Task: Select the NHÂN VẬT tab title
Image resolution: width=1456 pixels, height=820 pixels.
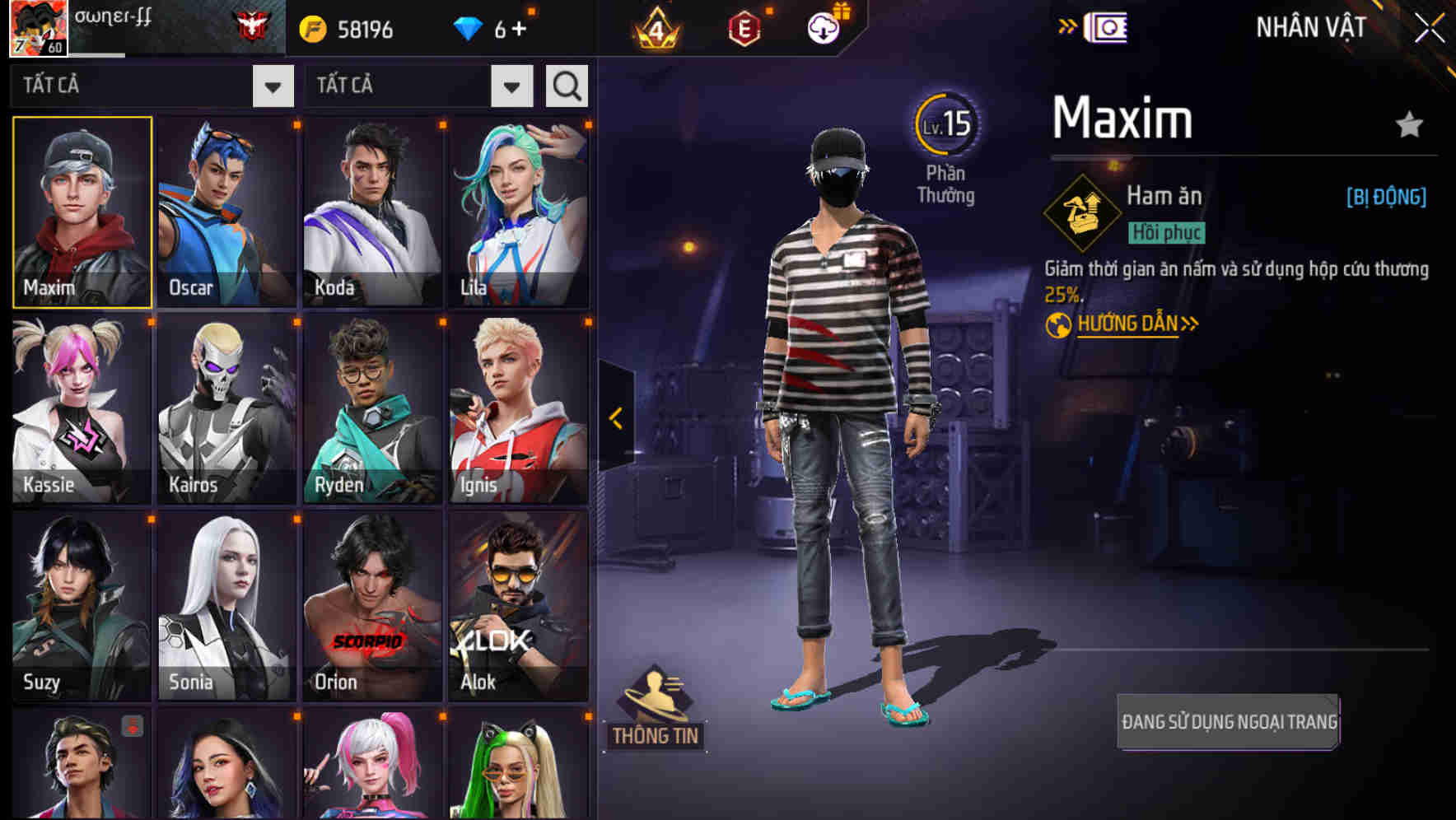Action: (x=1308, y=26)
